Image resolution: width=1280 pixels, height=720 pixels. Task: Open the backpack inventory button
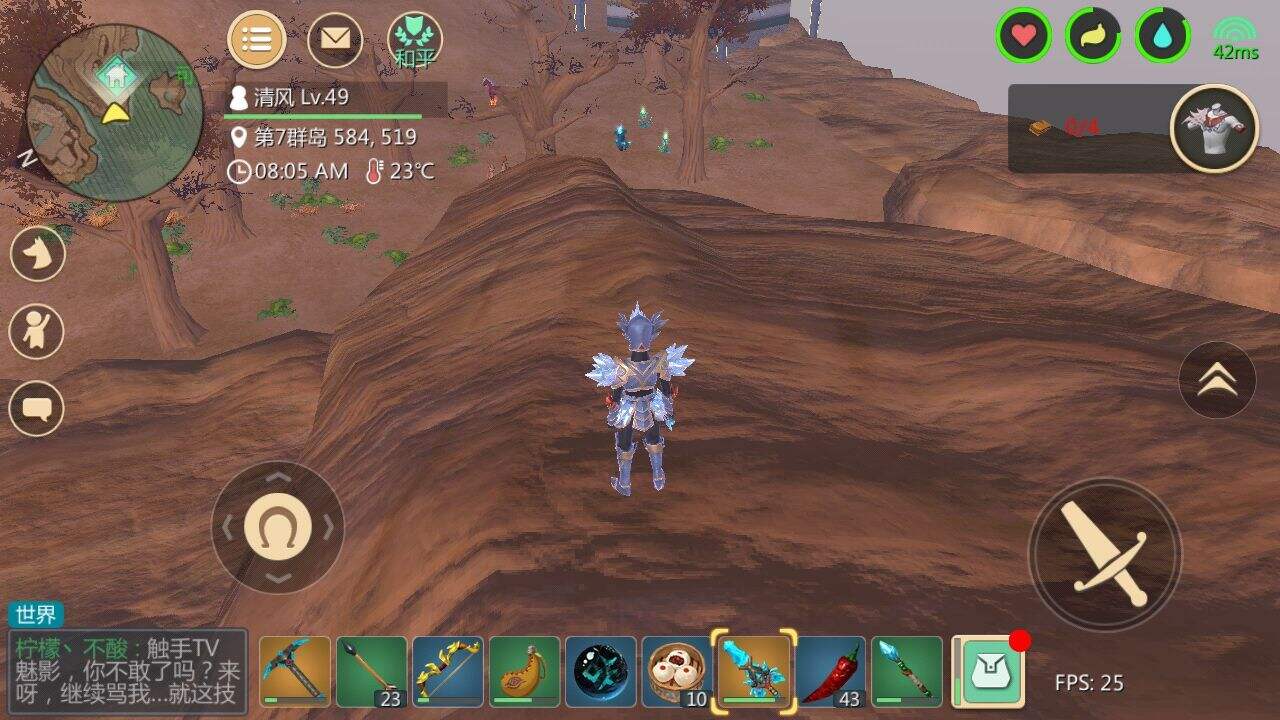point(987,671)
